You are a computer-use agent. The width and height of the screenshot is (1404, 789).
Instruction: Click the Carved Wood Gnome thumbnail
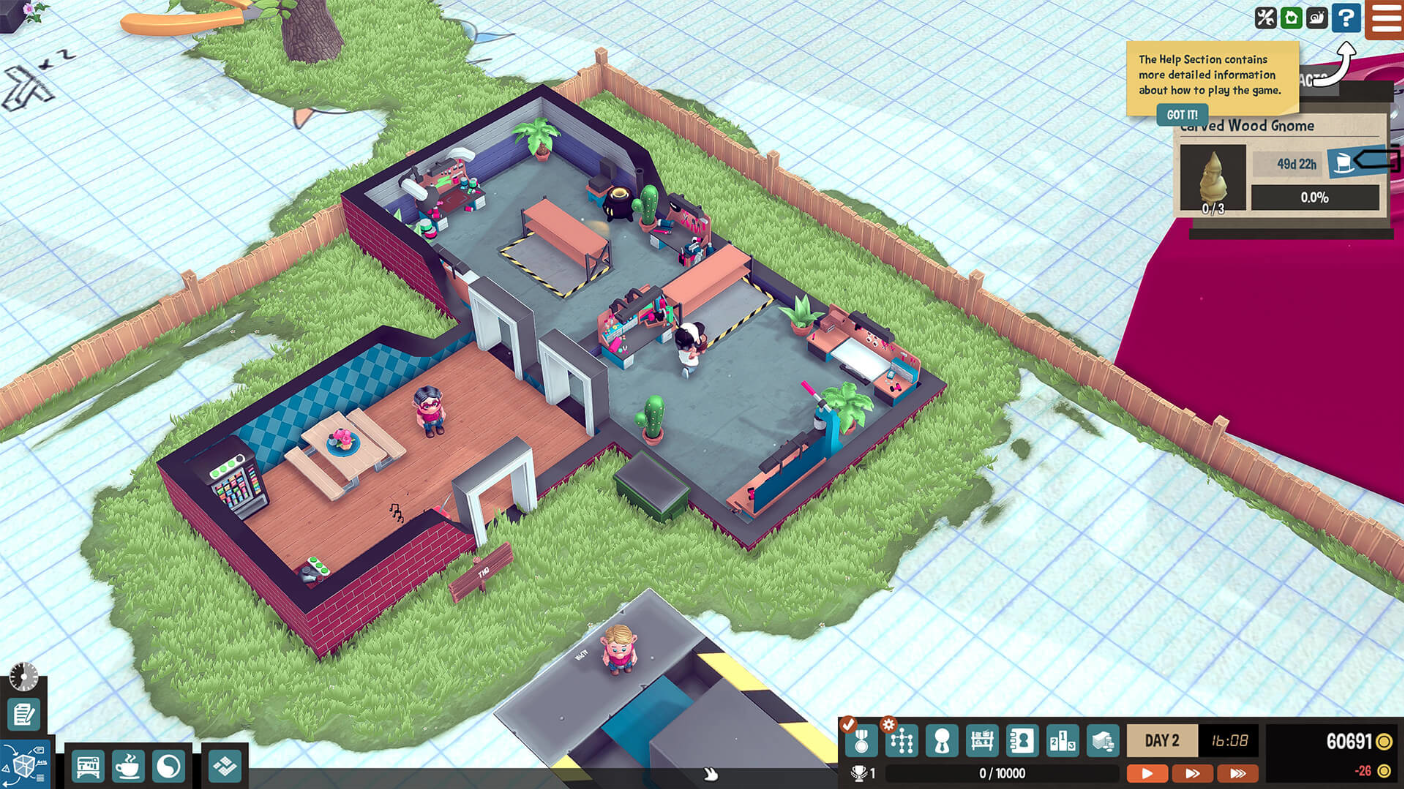(x=1212, y=177)
